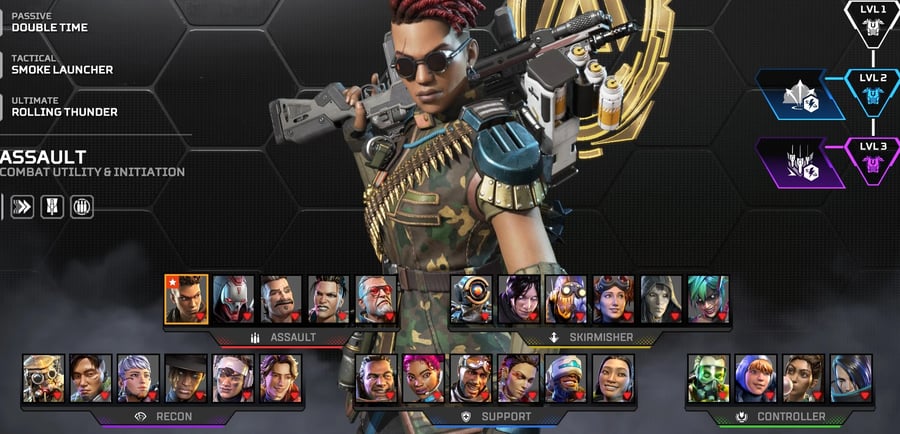Viewport: 900px width, 434px height.
Task: Pick Wattson from the Controller row
Action: coord(755,378)
